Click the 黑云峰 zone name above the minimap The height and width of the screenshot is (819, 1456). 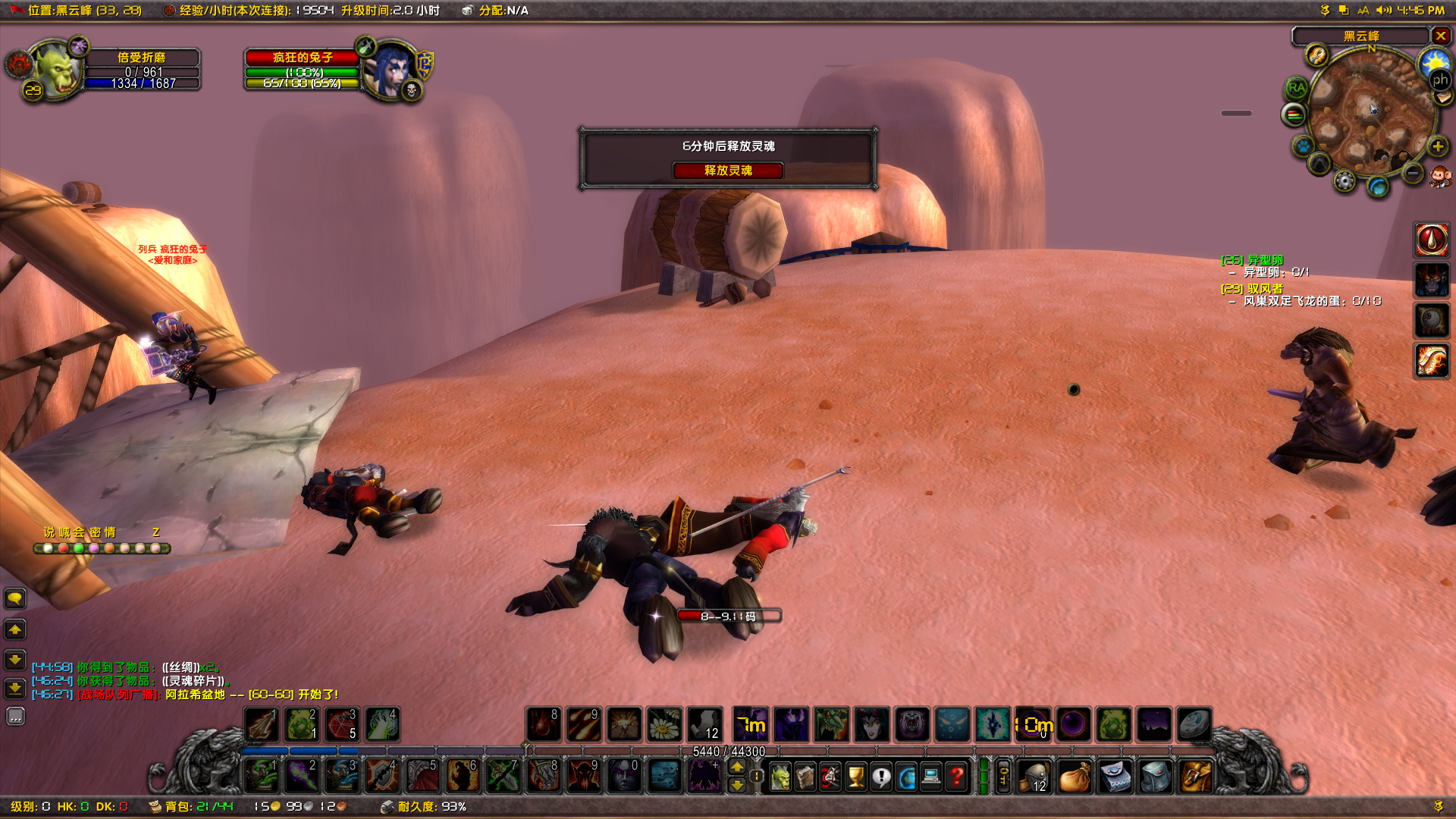(1362, 36)
